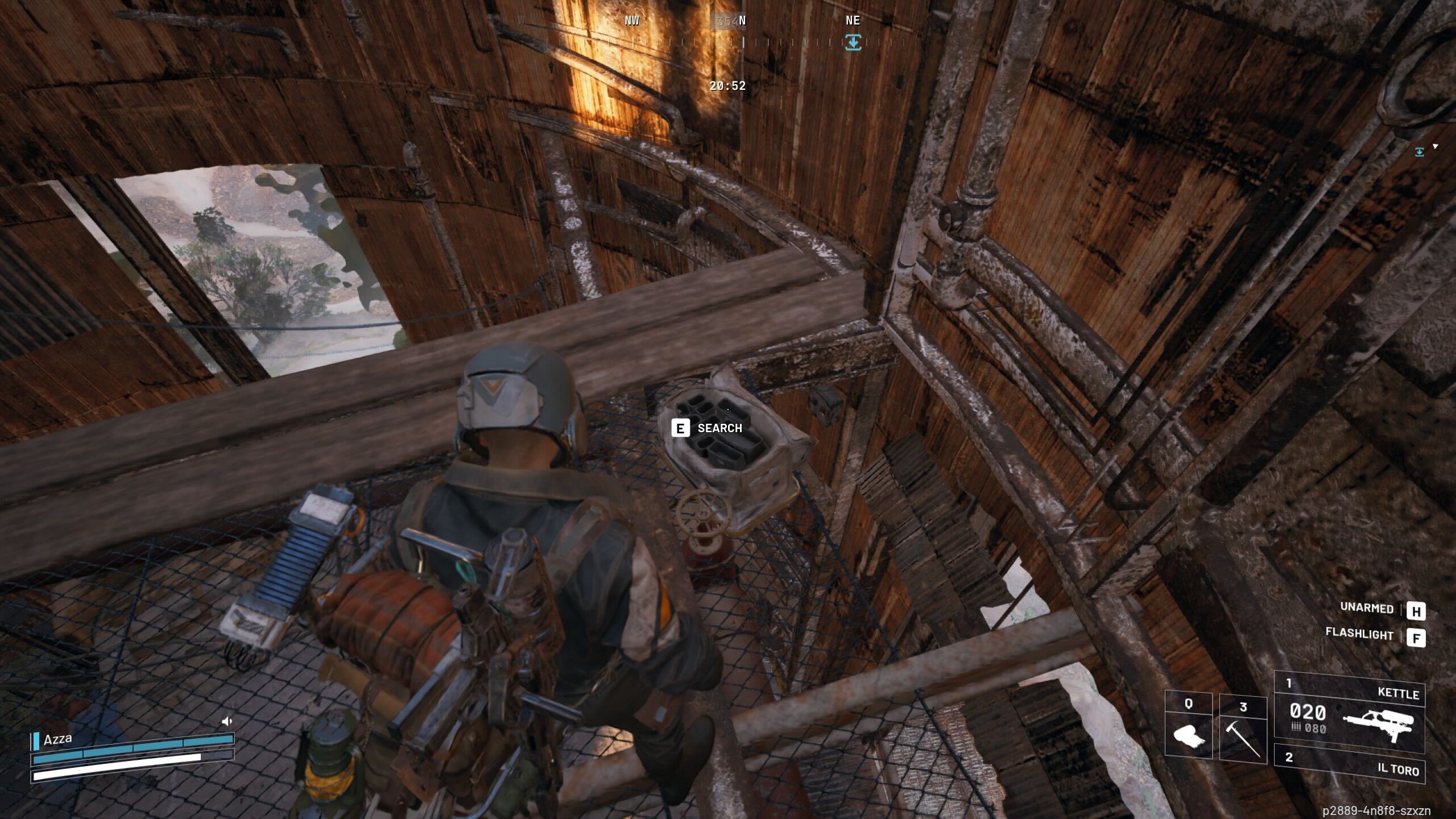
Task: Select the KETTLE label in the hotbar
Action: (1400, 692)
